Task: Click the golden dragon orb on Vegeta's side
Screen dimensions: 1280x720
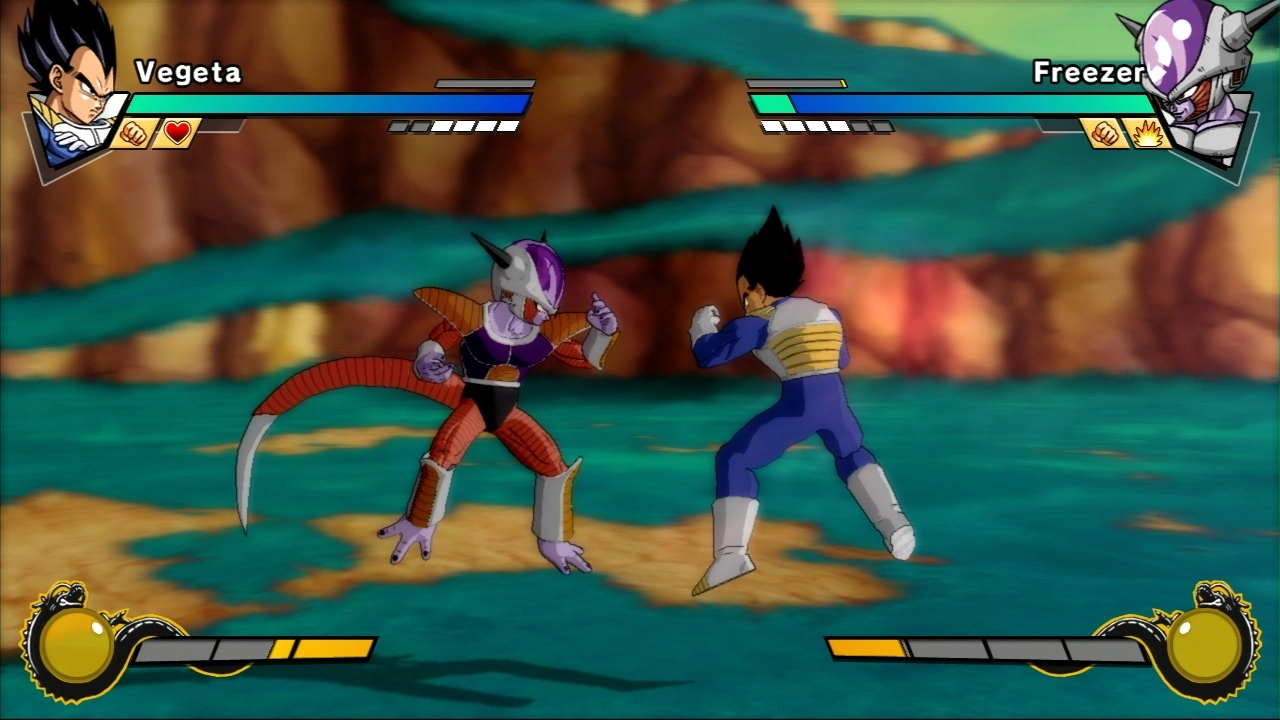Action: coord(77,645)
